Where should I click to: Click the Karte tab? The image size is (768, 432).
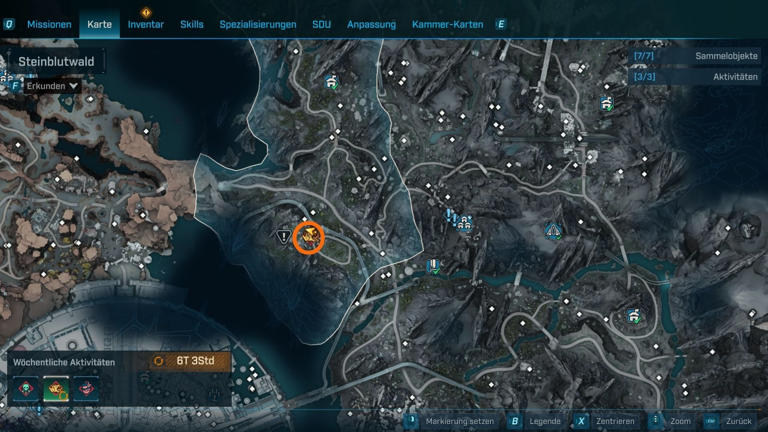coord(100,24)
